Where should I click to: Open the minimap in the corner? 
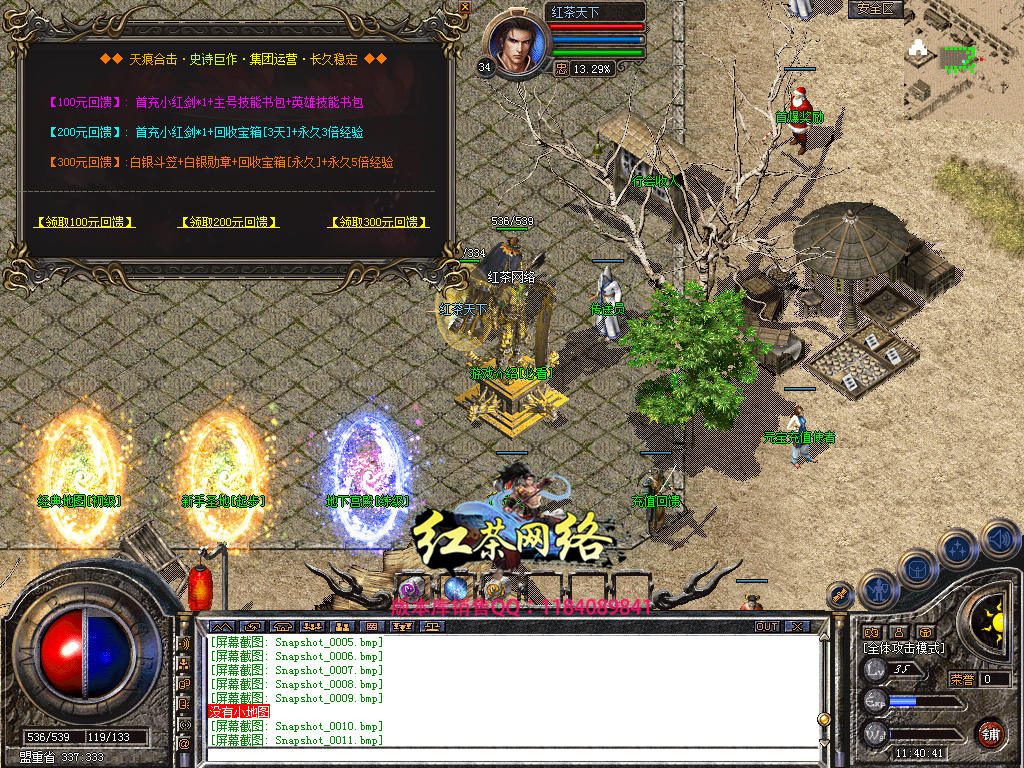click(x=962, y=60)
